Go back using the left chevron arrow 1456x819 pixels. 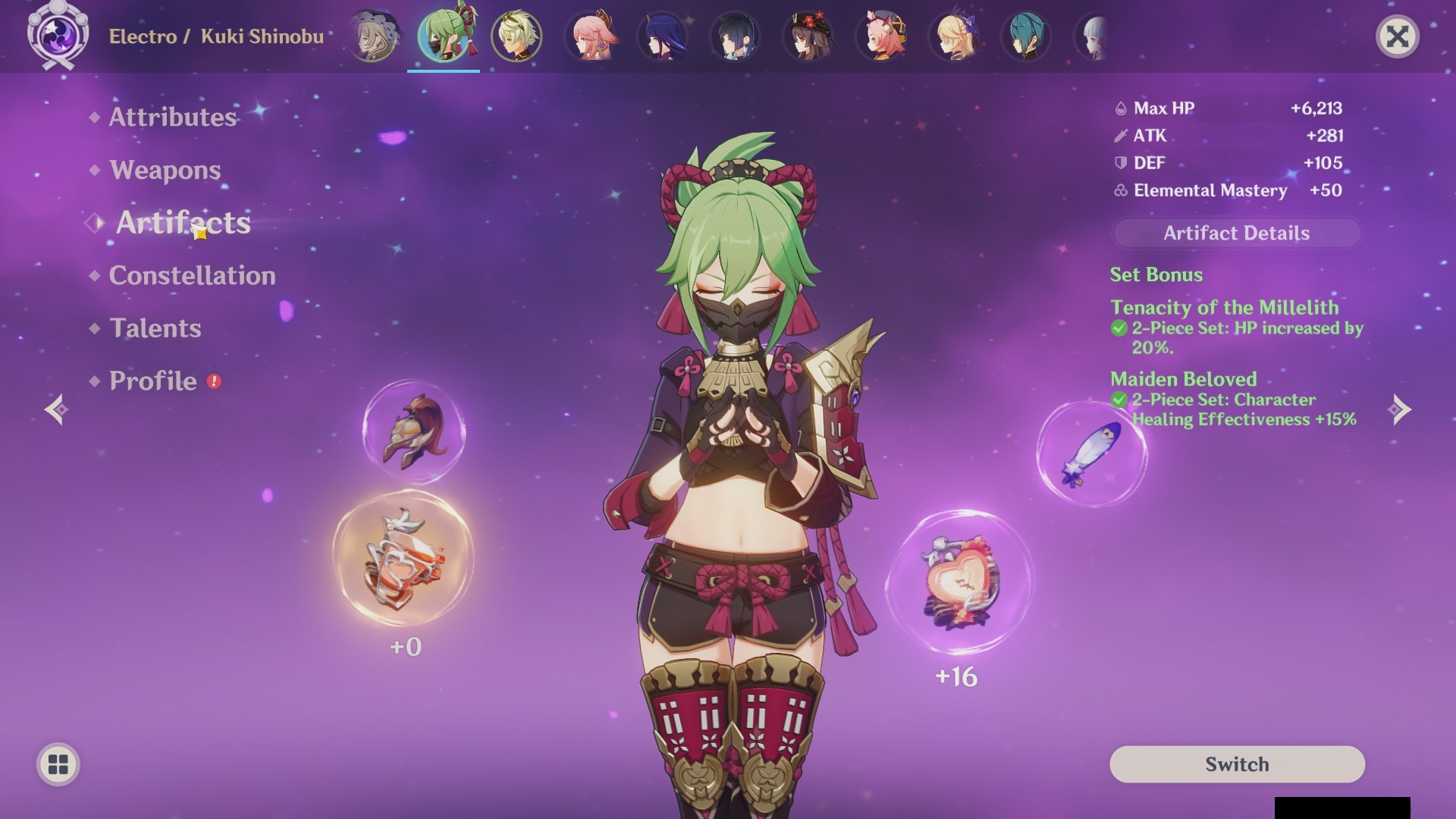[x=55, y=409]
